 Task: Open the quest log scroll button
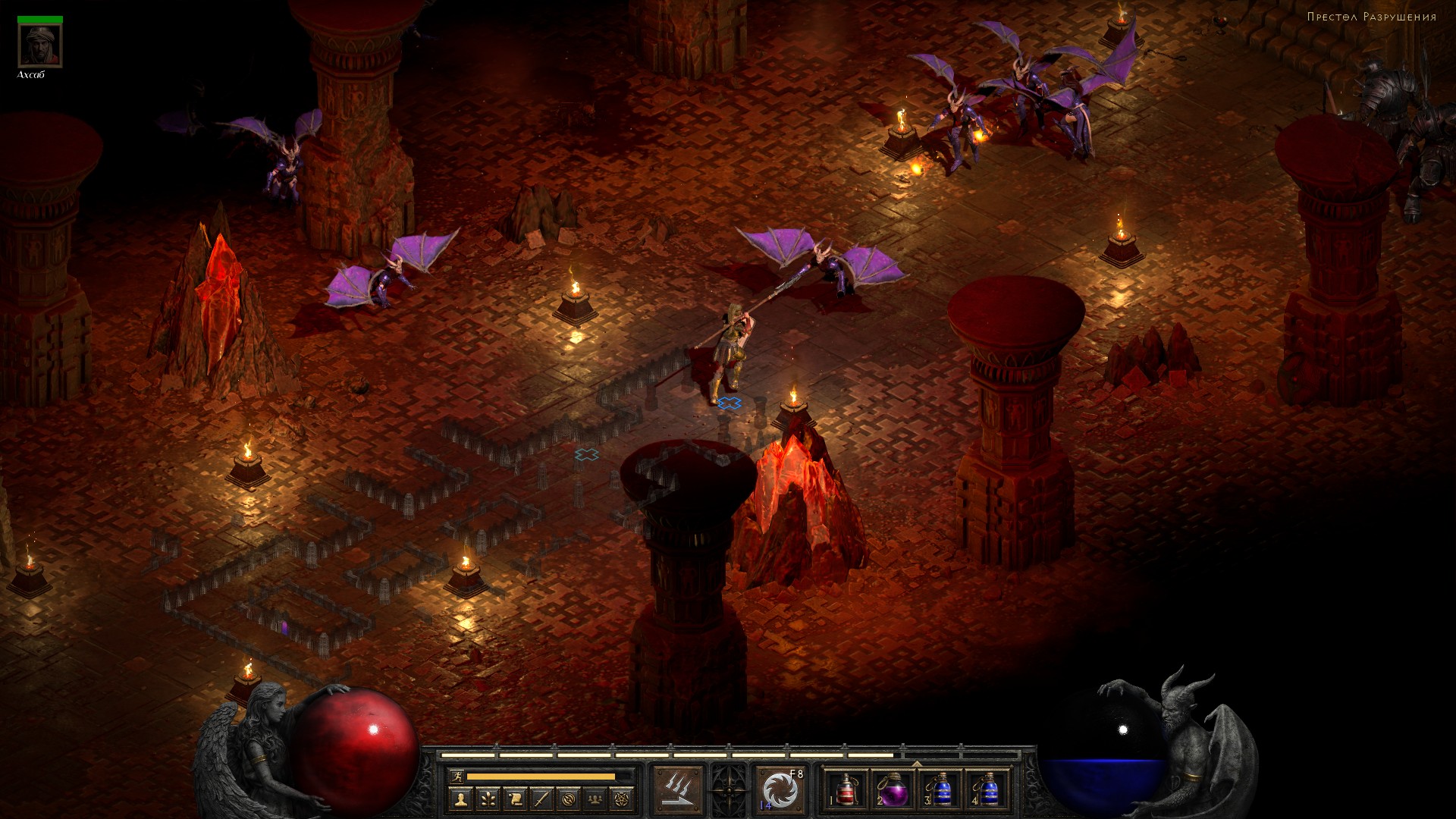tap(514, 799)
